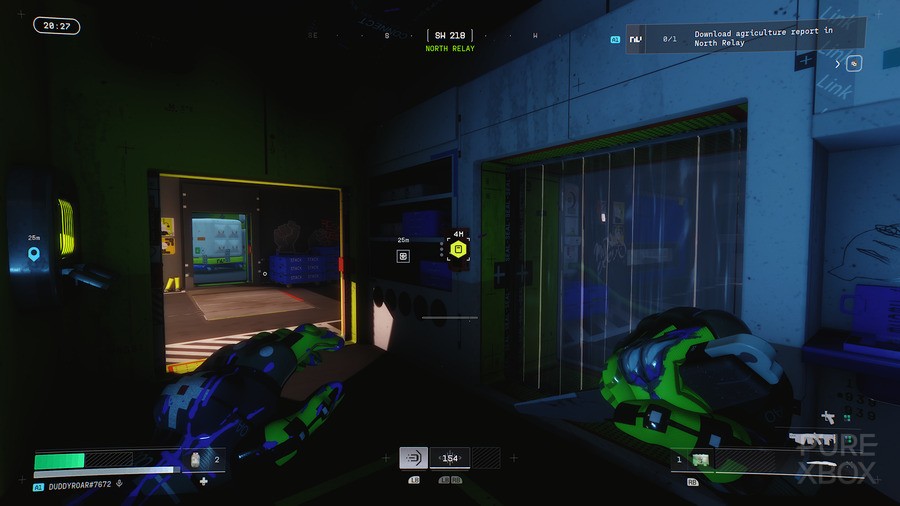Click the DUDDYROAR#7672 player nameplate
Screen dimensions: 900x506
[78, 486]
